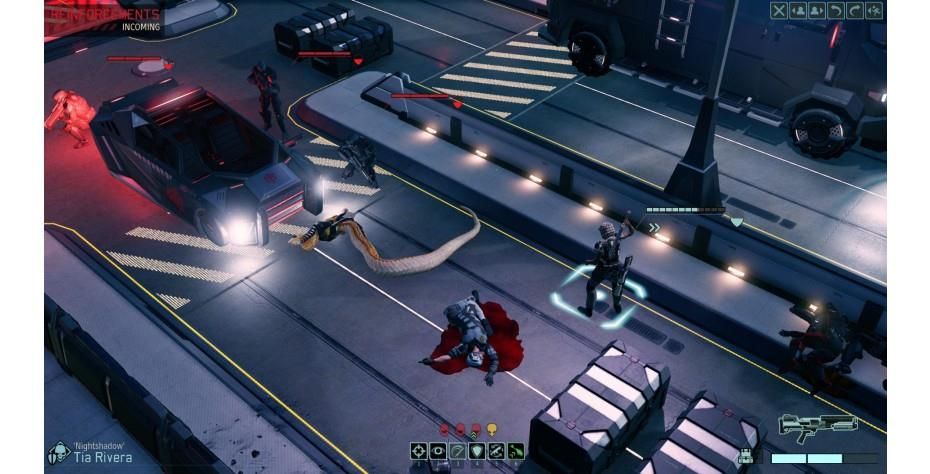This screenshot has height=474, width=930.
Task: Activate the crosshair Fire Weapon ability
Action: 420,451
